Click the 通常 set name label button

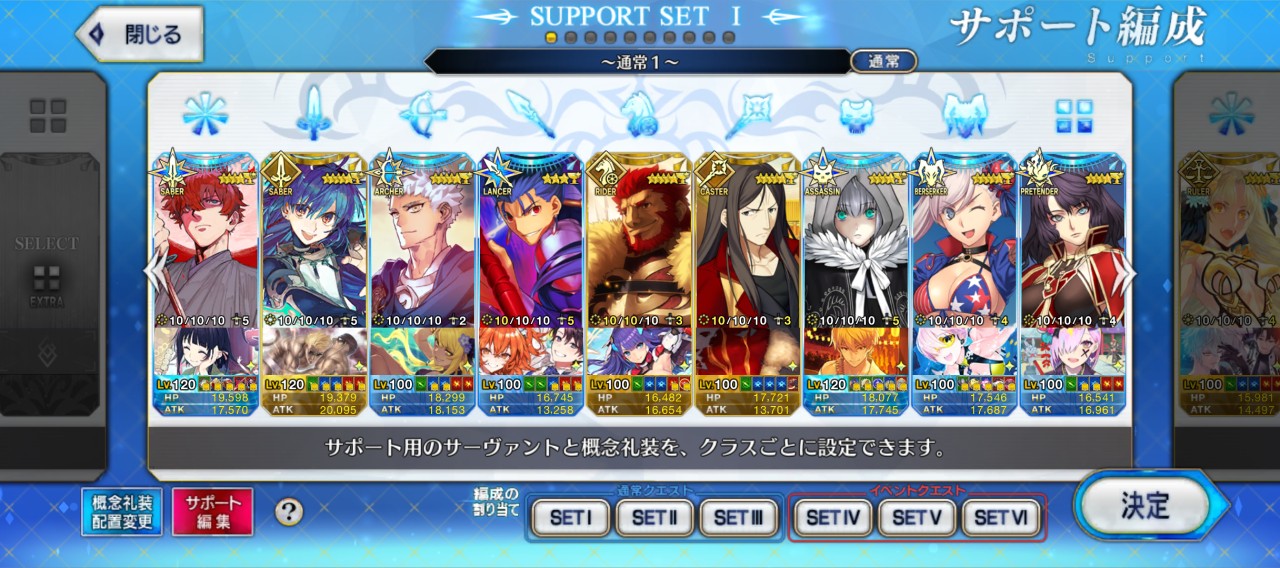pyautogui.click(x=883, y=61)
